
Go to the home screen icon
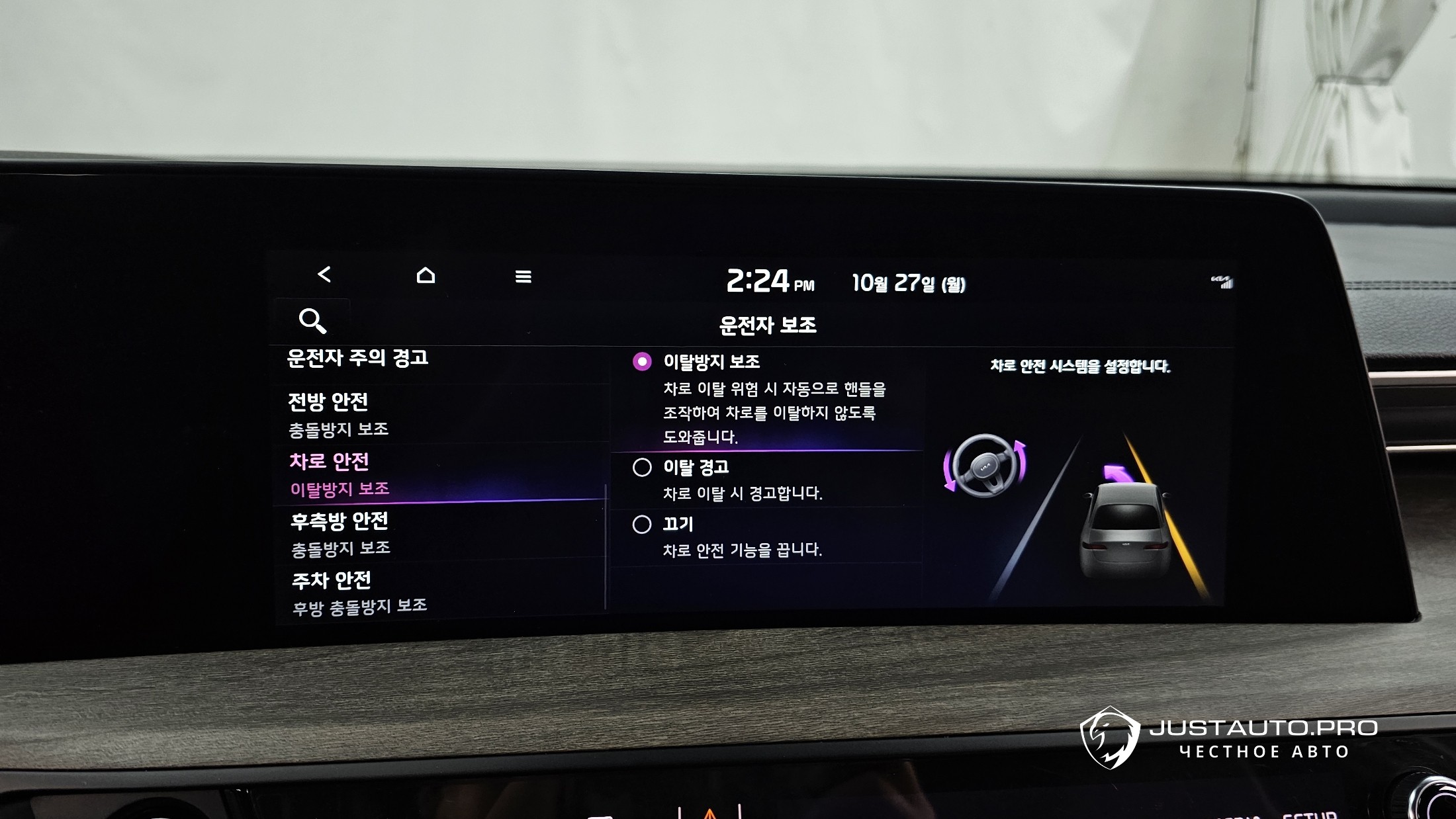[x=426, y=275]
